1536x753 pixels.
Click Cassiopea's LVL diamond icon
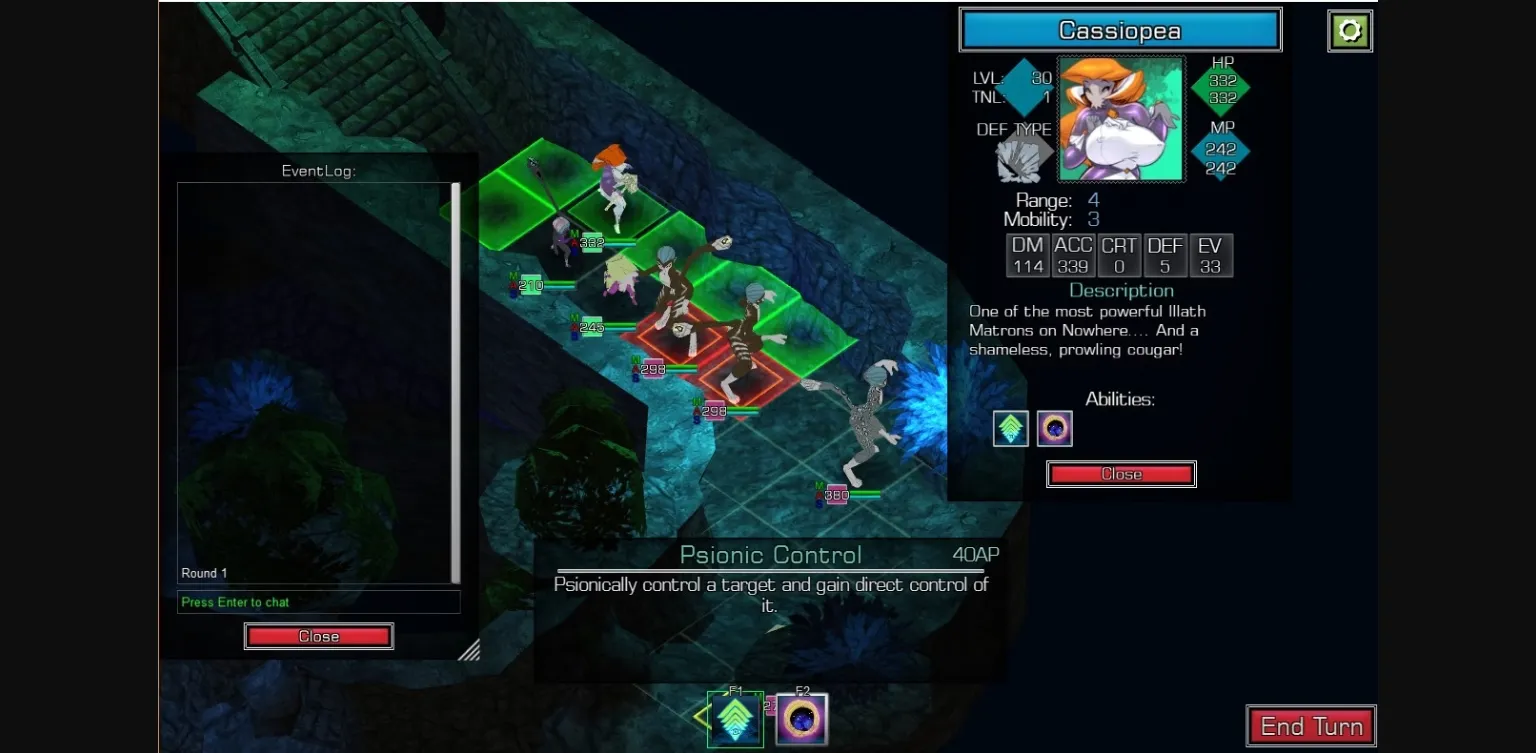click(1023, 87)
